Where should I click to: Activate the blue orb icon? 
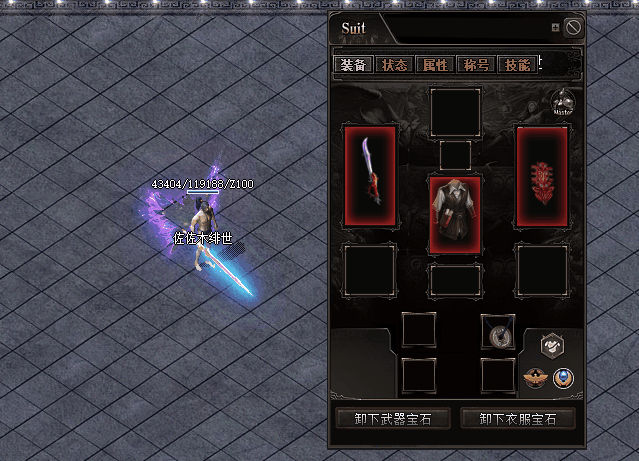565,378
